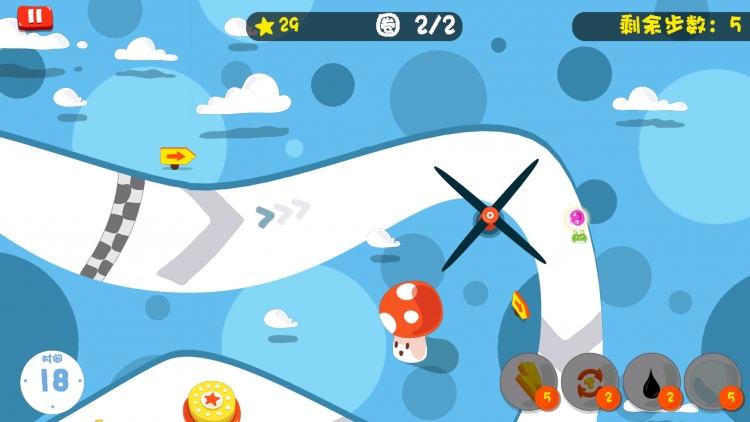Use the mushroom swap power-up
Viewport: 750px width, 422px height.
coord(590,381)
